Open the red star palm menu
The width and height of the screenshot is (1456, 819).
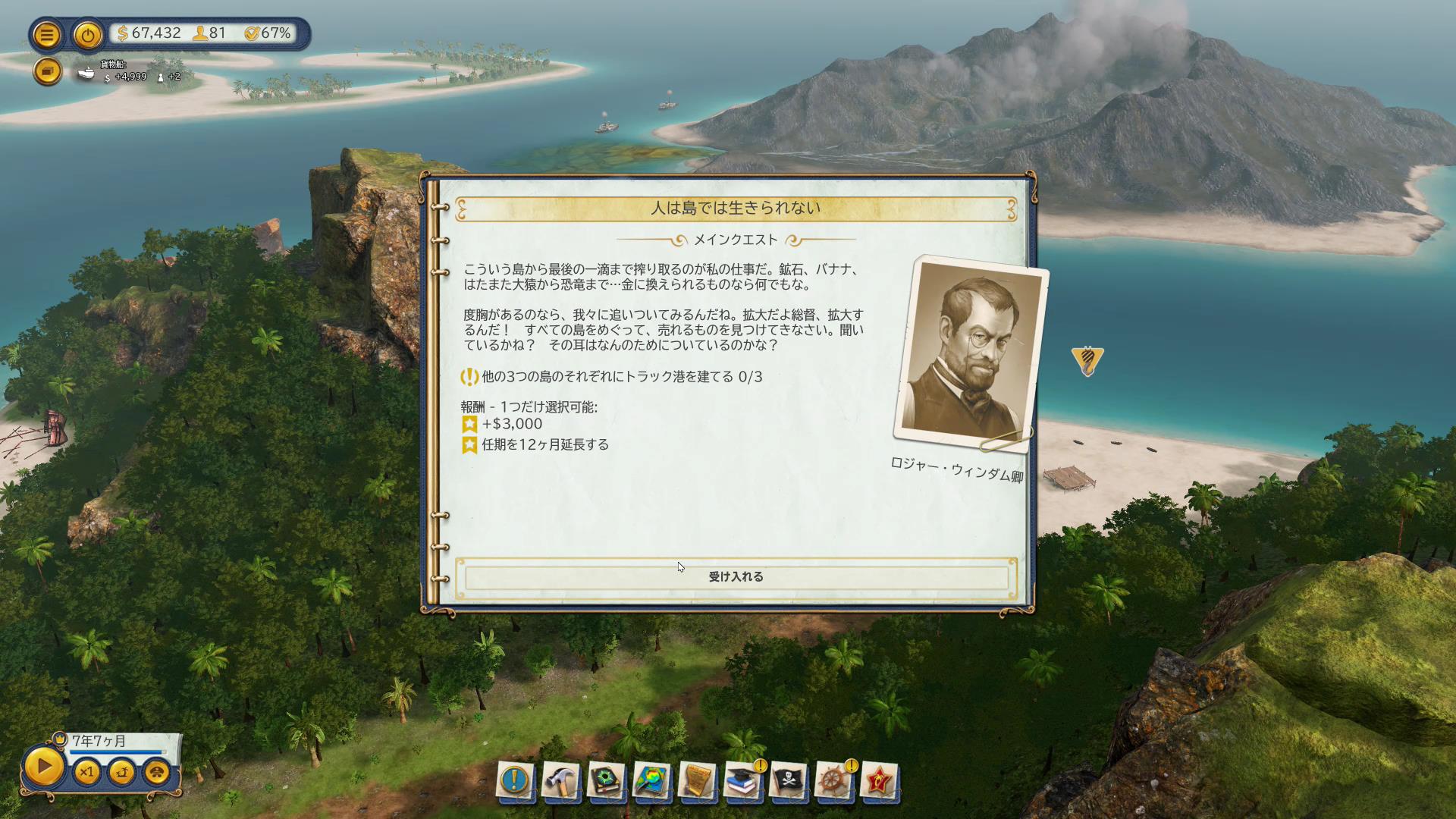(879, 780)
